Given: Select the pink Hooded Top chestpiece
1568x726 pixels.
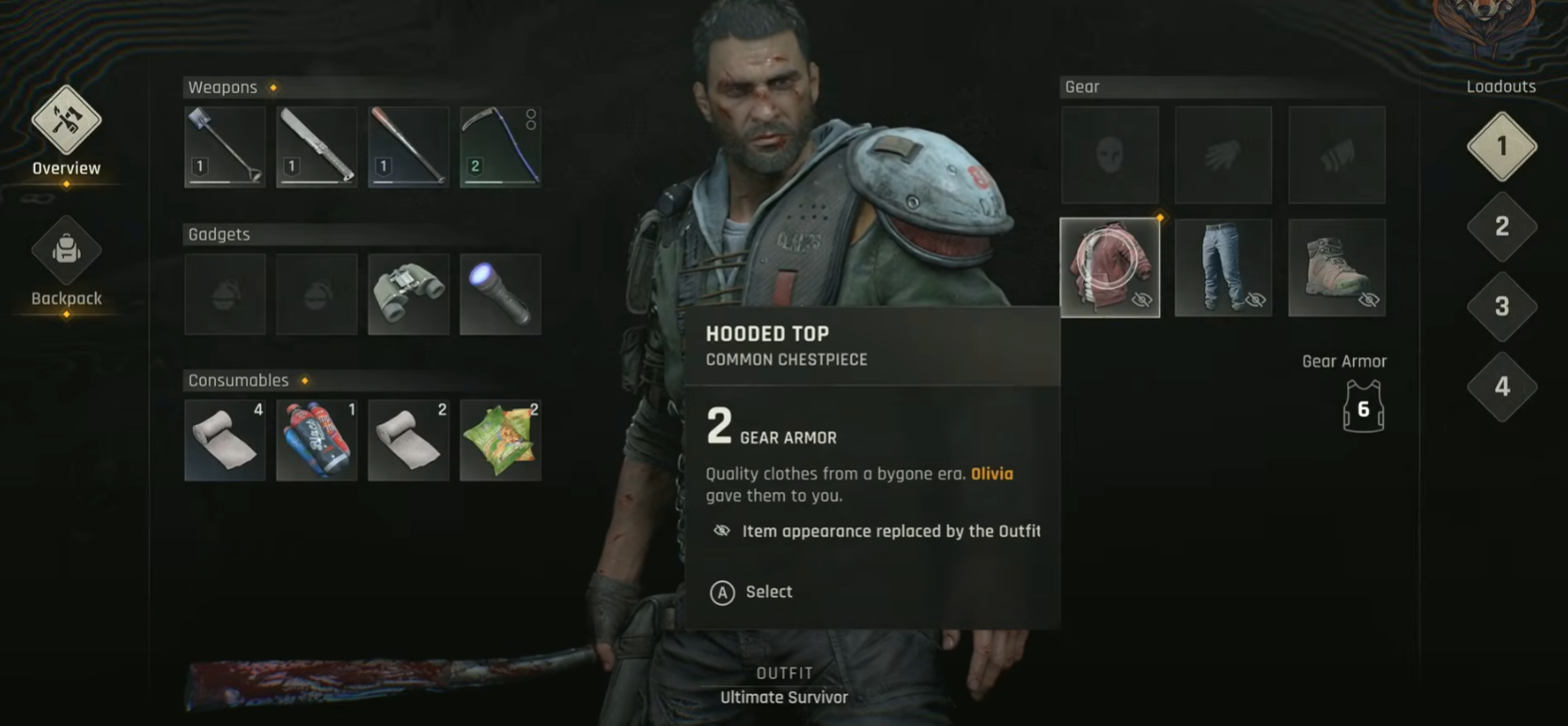Looking at the screenshot, I should pyautogui.click(x=1110, y=268).
